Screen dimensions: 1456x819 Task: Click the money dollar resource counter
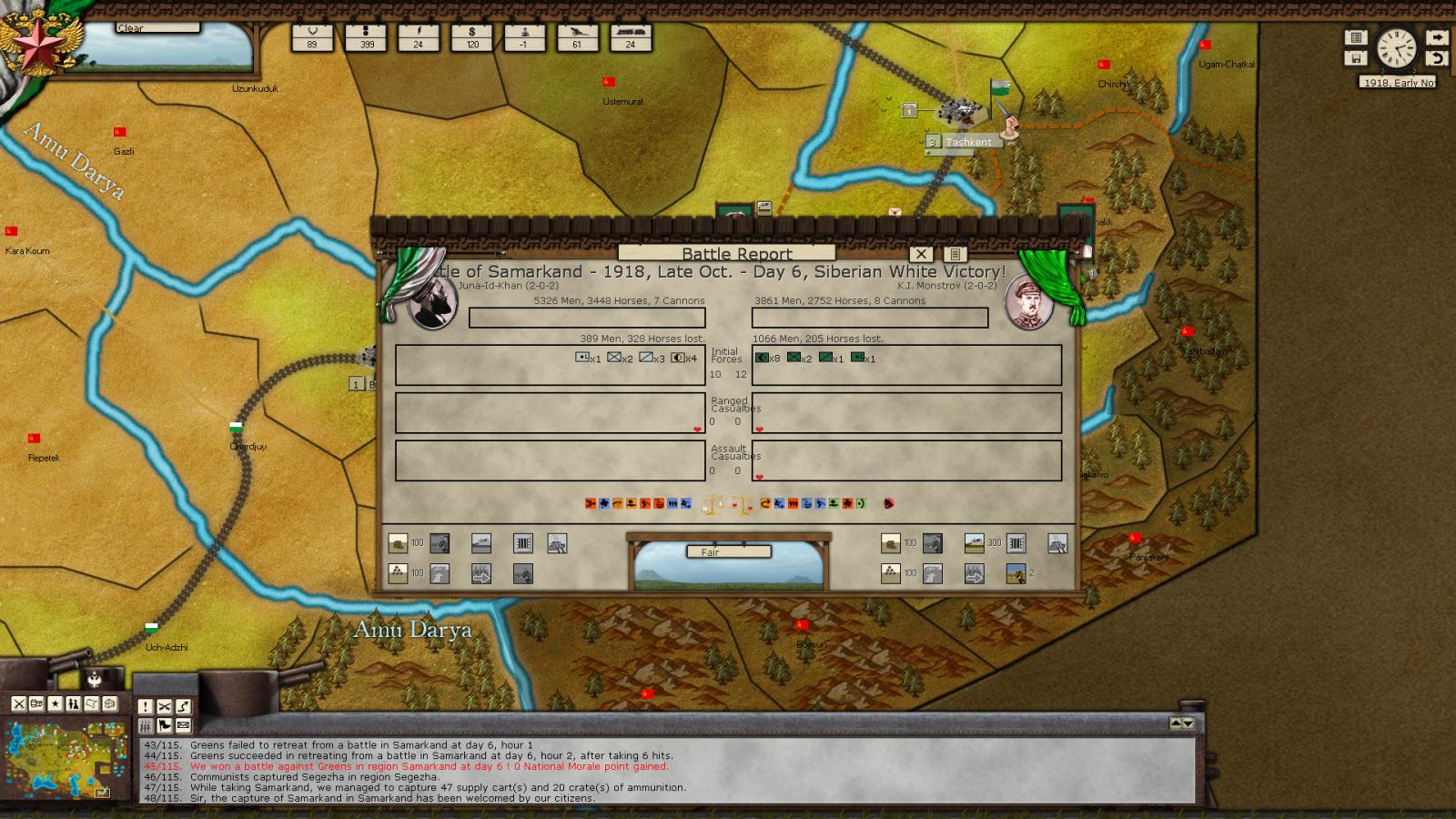click(471, 37)
